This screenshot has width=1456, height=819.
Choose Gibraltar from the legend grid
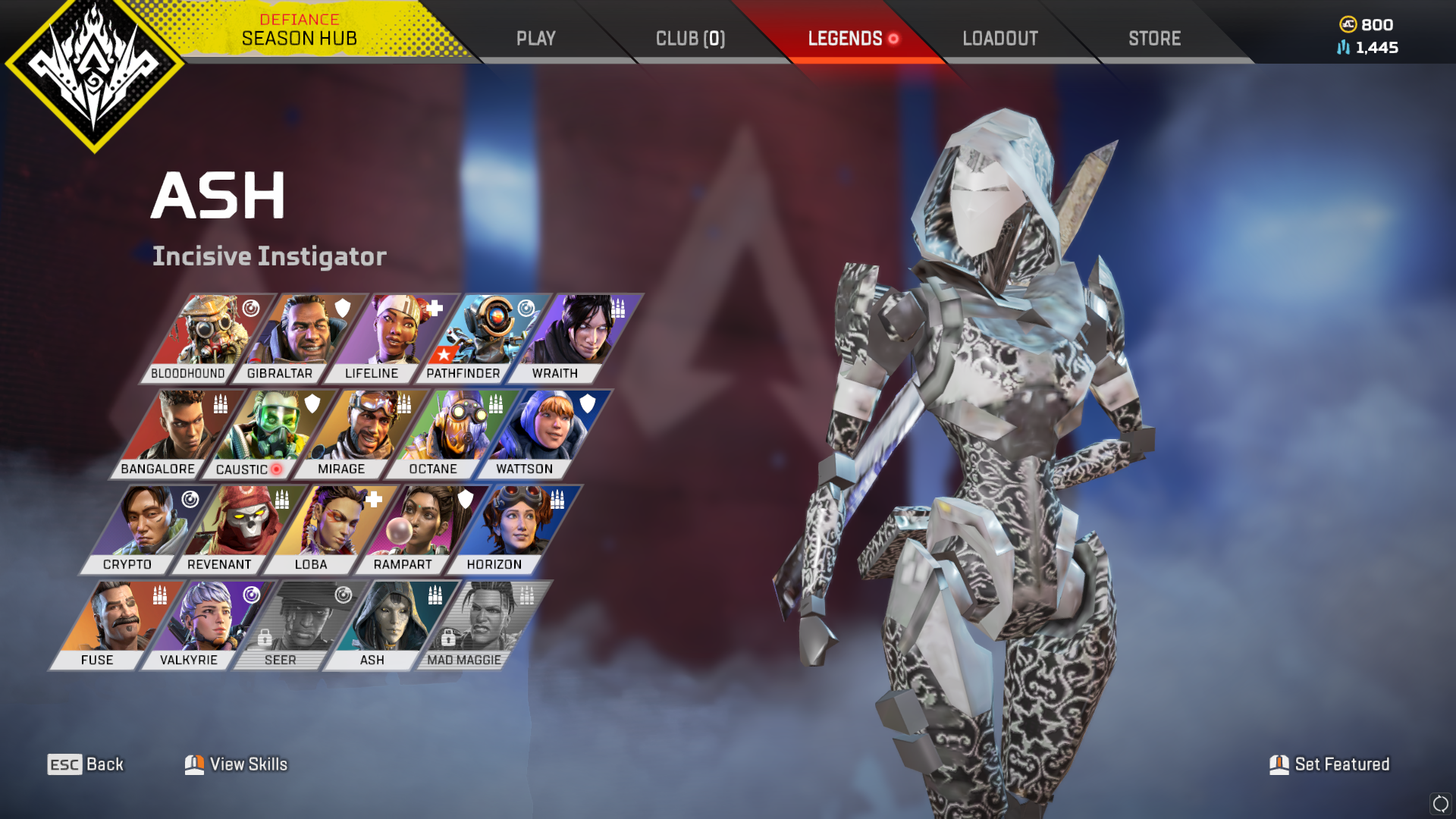(x=296, y=337)
